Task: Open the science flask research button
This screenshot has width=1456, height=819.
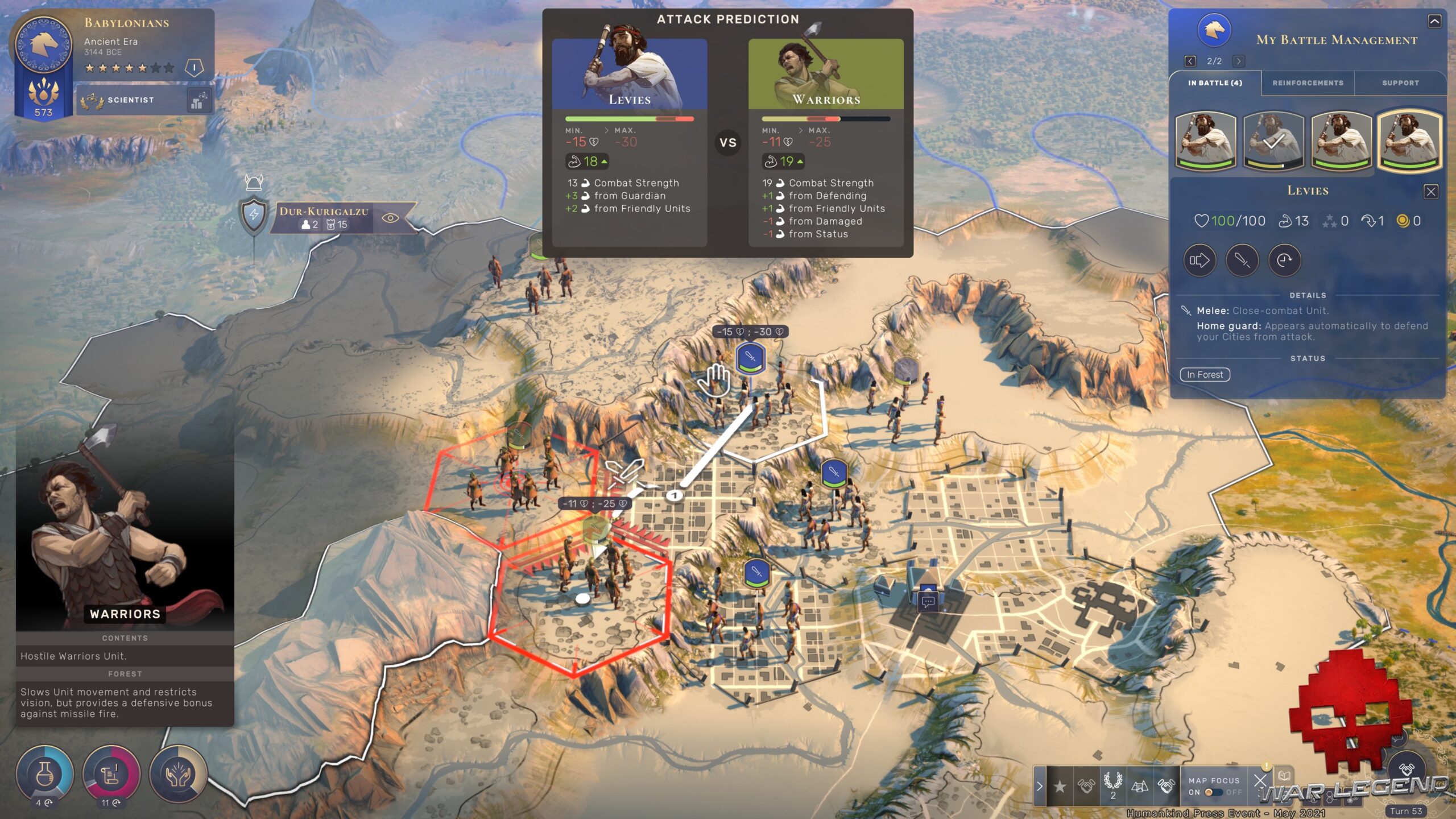Action: (44, 773)
